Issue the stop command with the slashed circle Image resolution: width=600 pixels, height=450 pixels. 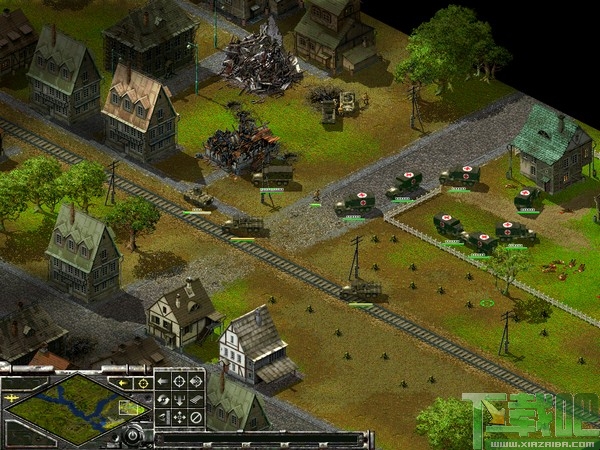[196, 416]
